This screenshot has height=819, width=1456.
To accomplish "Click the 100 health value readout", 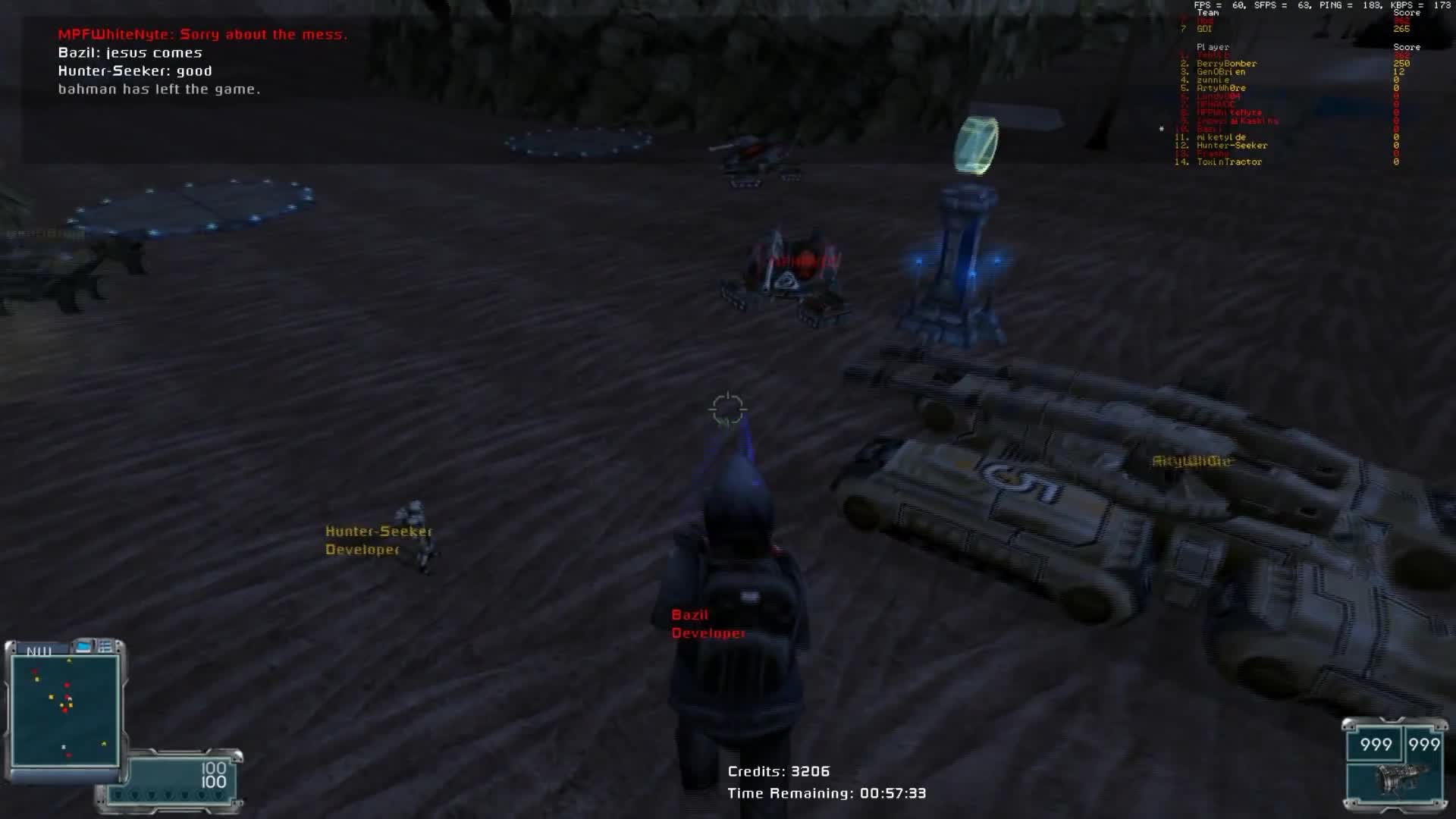I will (212, 767).
